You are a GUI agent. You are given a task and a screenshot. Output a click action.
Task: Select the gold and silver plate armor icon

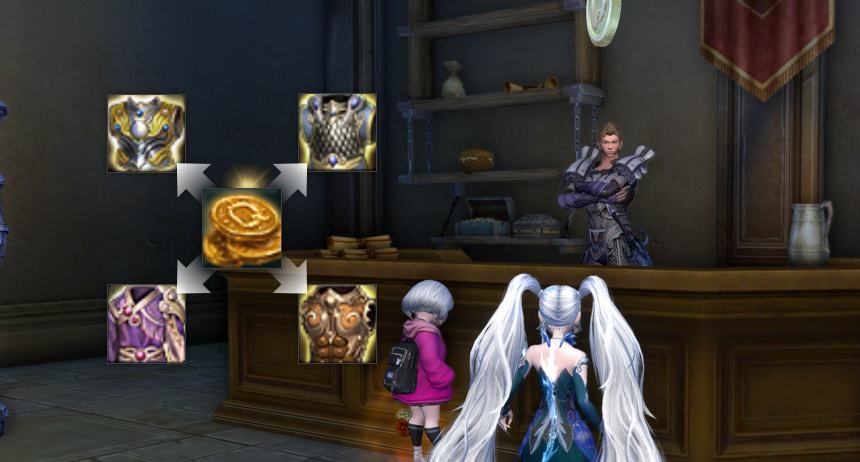pos(146,133)
